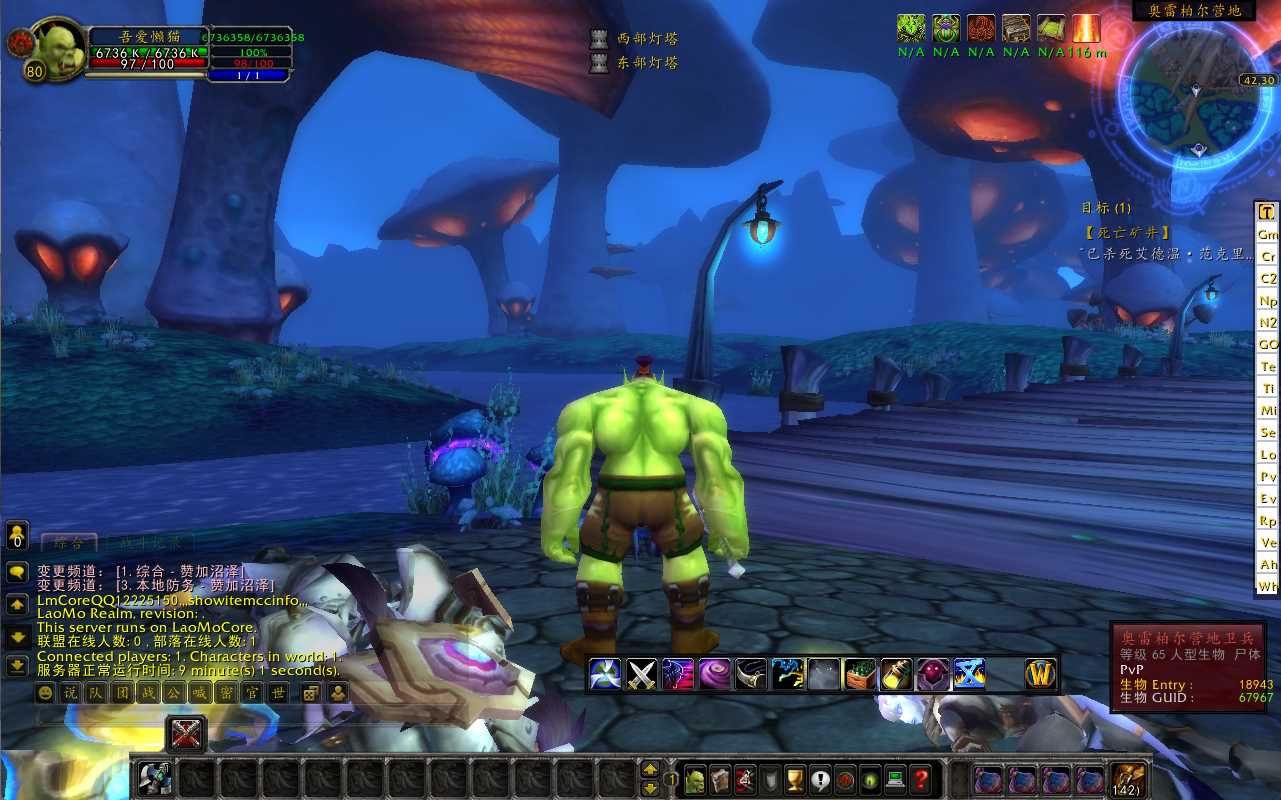Open the backpack at the bag bar end
The width and height of the screenshot is (1281, 800).
[x=1128, y=778]
